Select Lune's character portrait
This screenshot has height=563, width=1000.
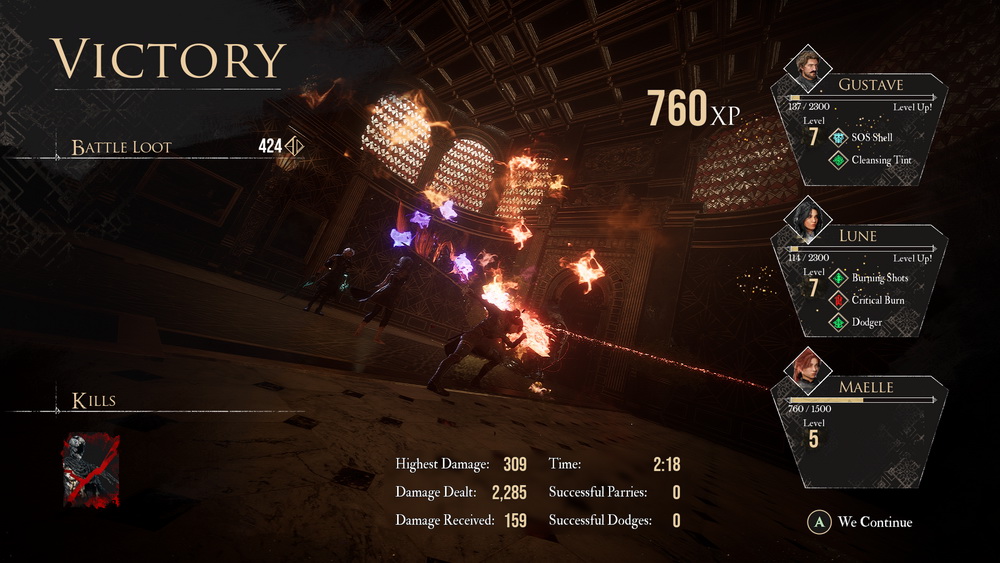pos(809,217)
